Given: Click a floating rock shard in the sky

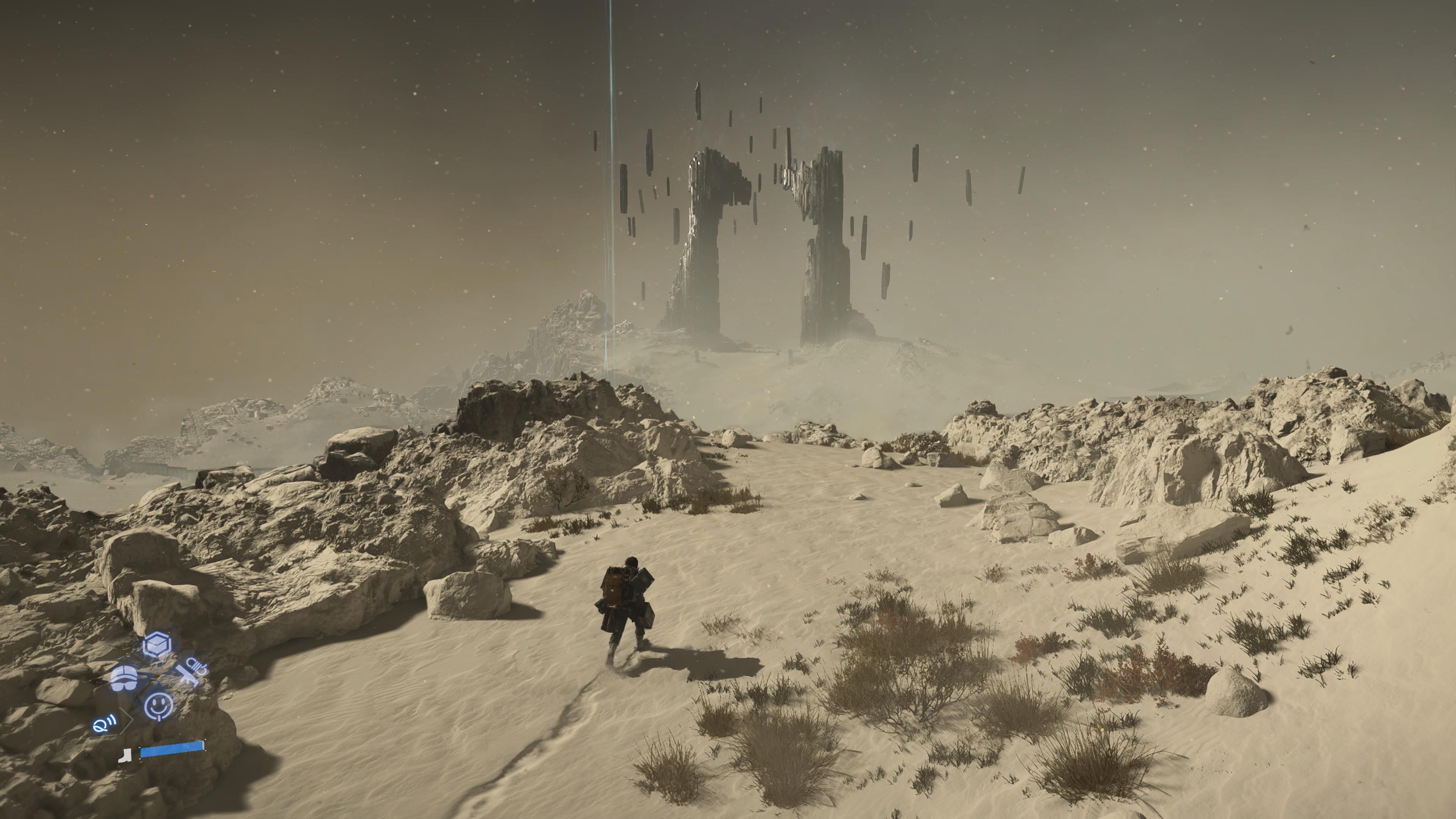Looking at the screenshot, I should 698,102.
